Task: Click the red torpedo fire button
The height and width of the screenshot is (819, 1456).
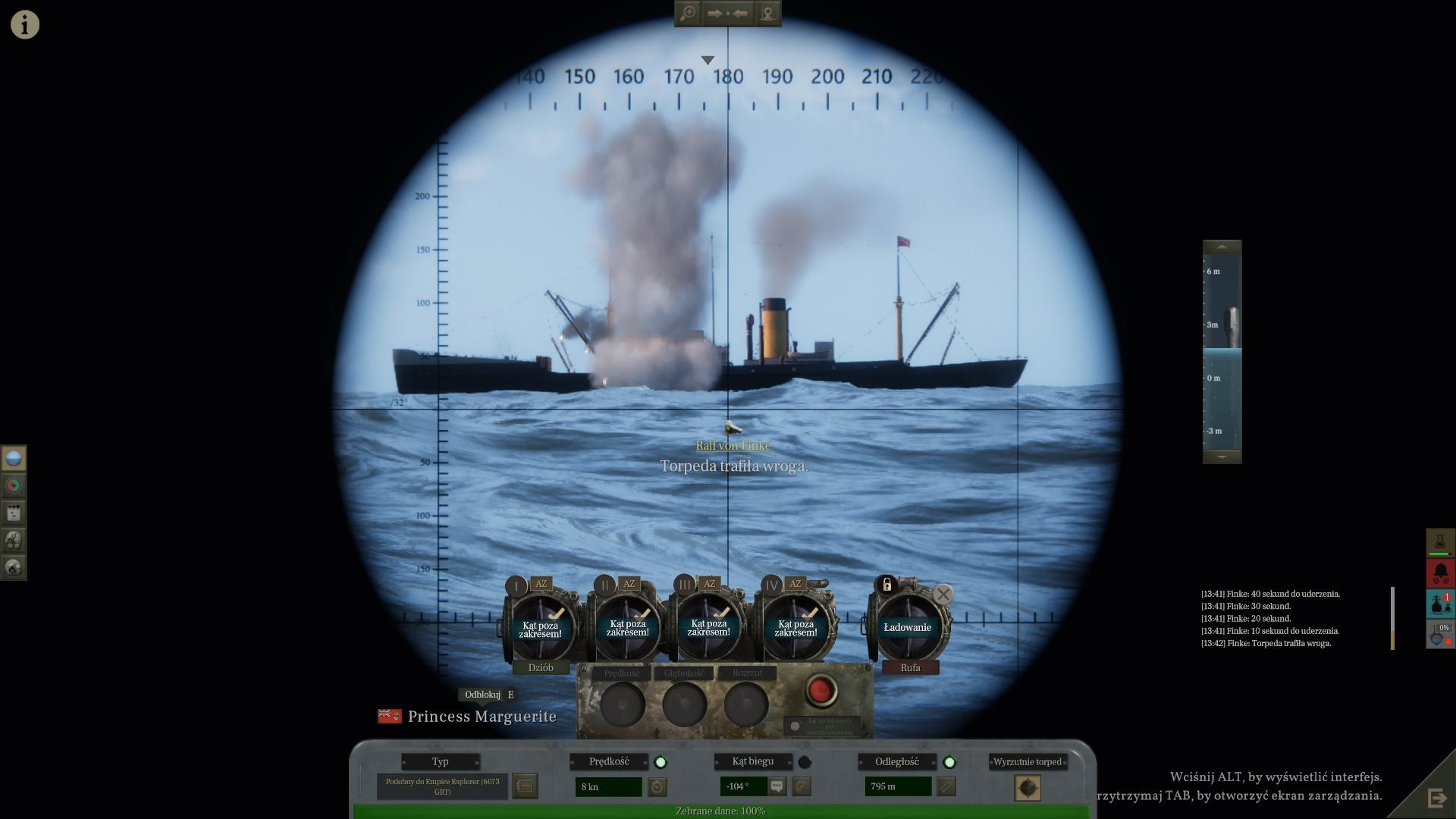Action: click(821, 690)
